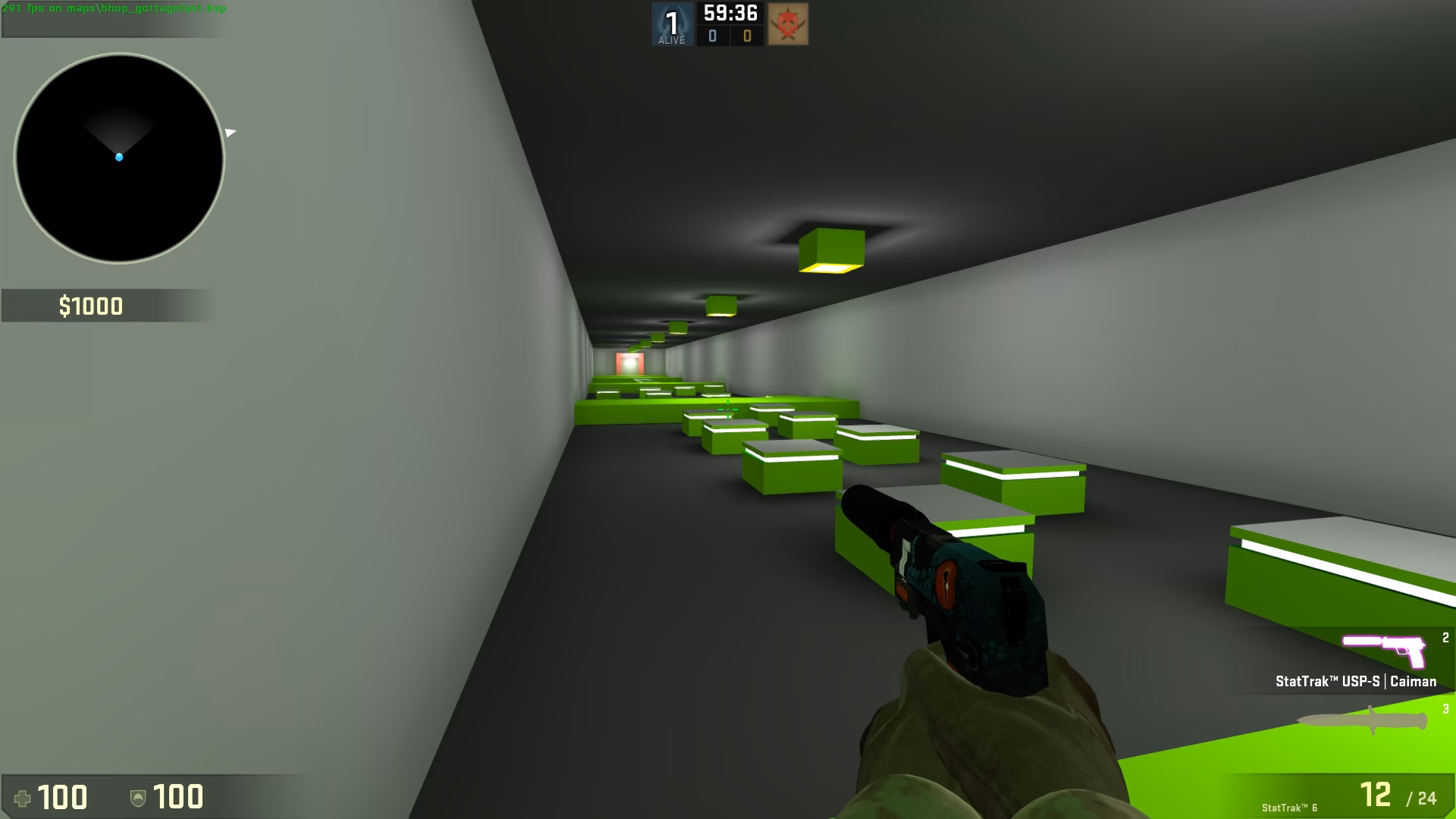Select the armor shield icon
The height and width of the screenshot is (819, 1456).
[x=137, y=798]
